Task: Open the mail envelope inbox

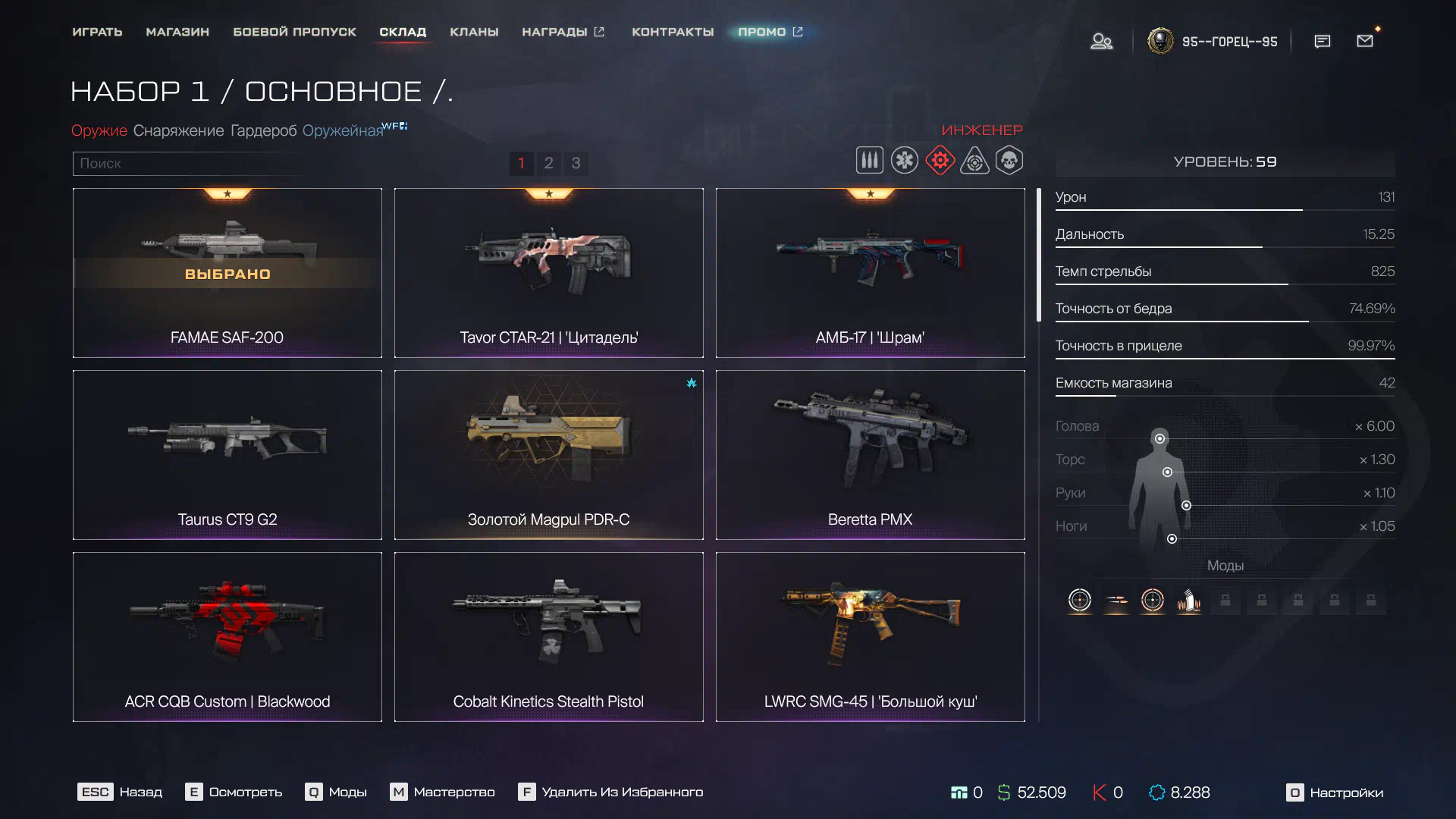Action: click(x=1365, y=41)
